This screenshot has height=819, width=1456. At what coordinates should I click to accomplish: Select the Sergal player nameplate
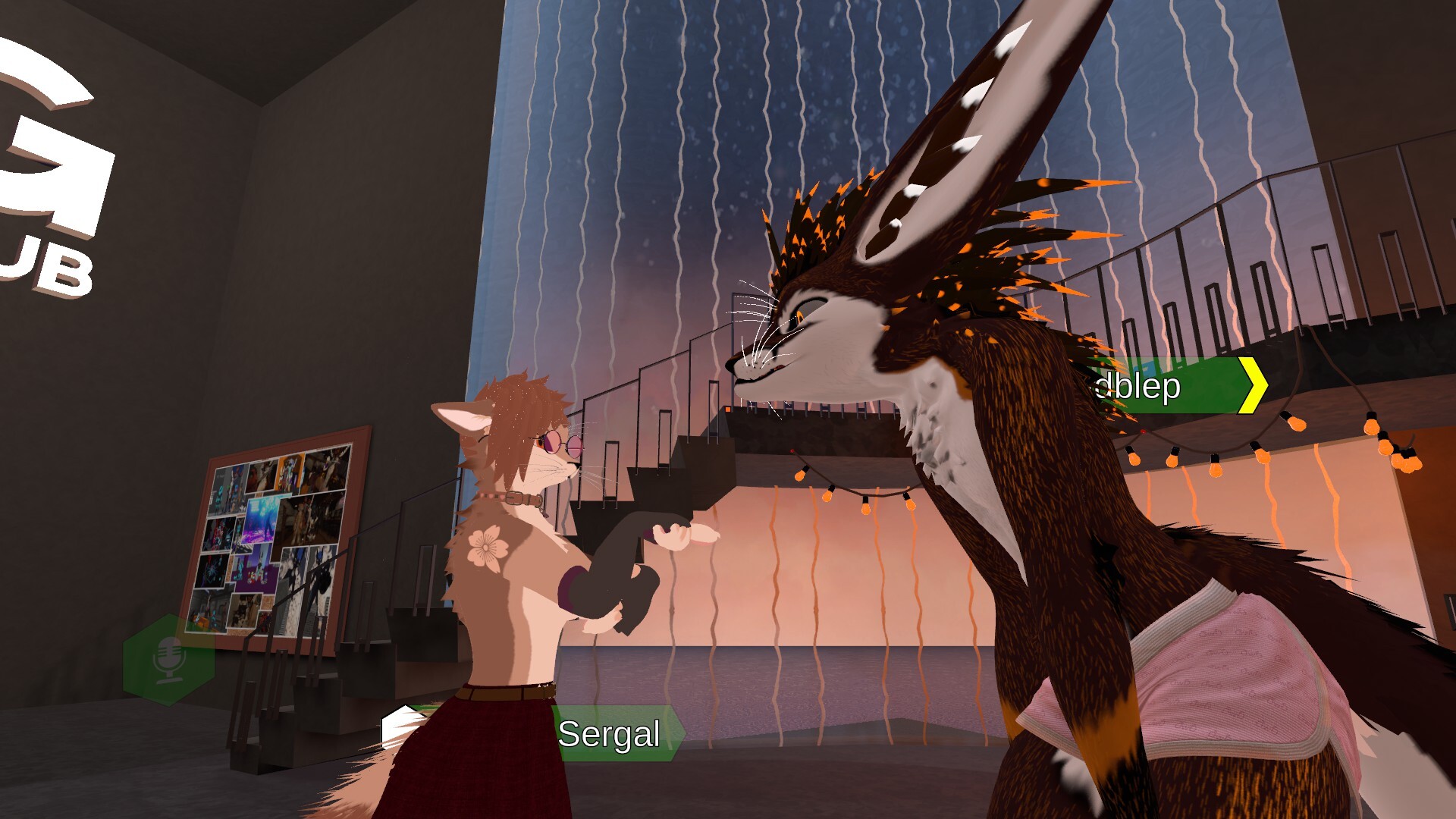tap(610, 733)
